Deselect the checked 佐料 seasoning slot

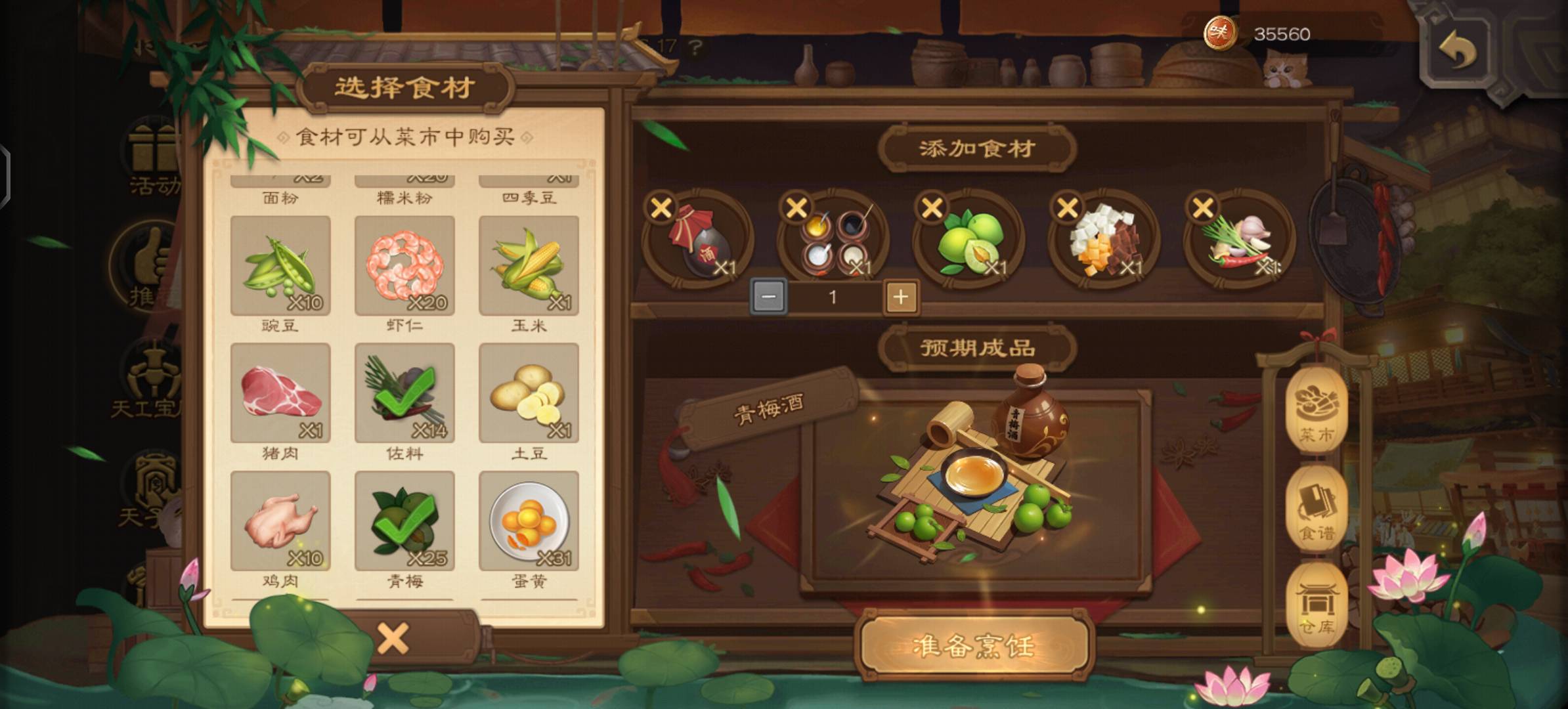404,393
